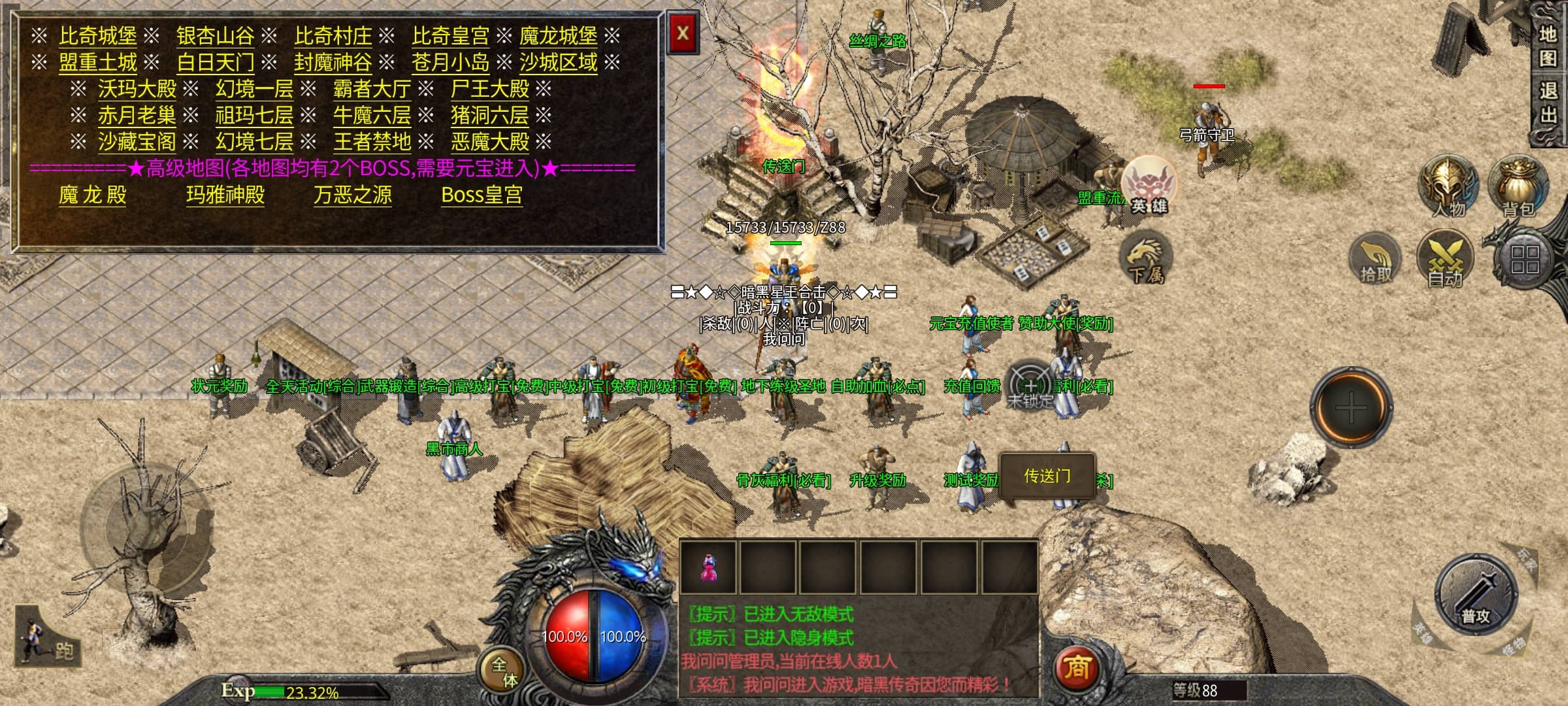Image resolution: width=1568 pixels, height=706 pixels.
Task: Open the 英雄 hero icon
Action: coord(1148,185)
